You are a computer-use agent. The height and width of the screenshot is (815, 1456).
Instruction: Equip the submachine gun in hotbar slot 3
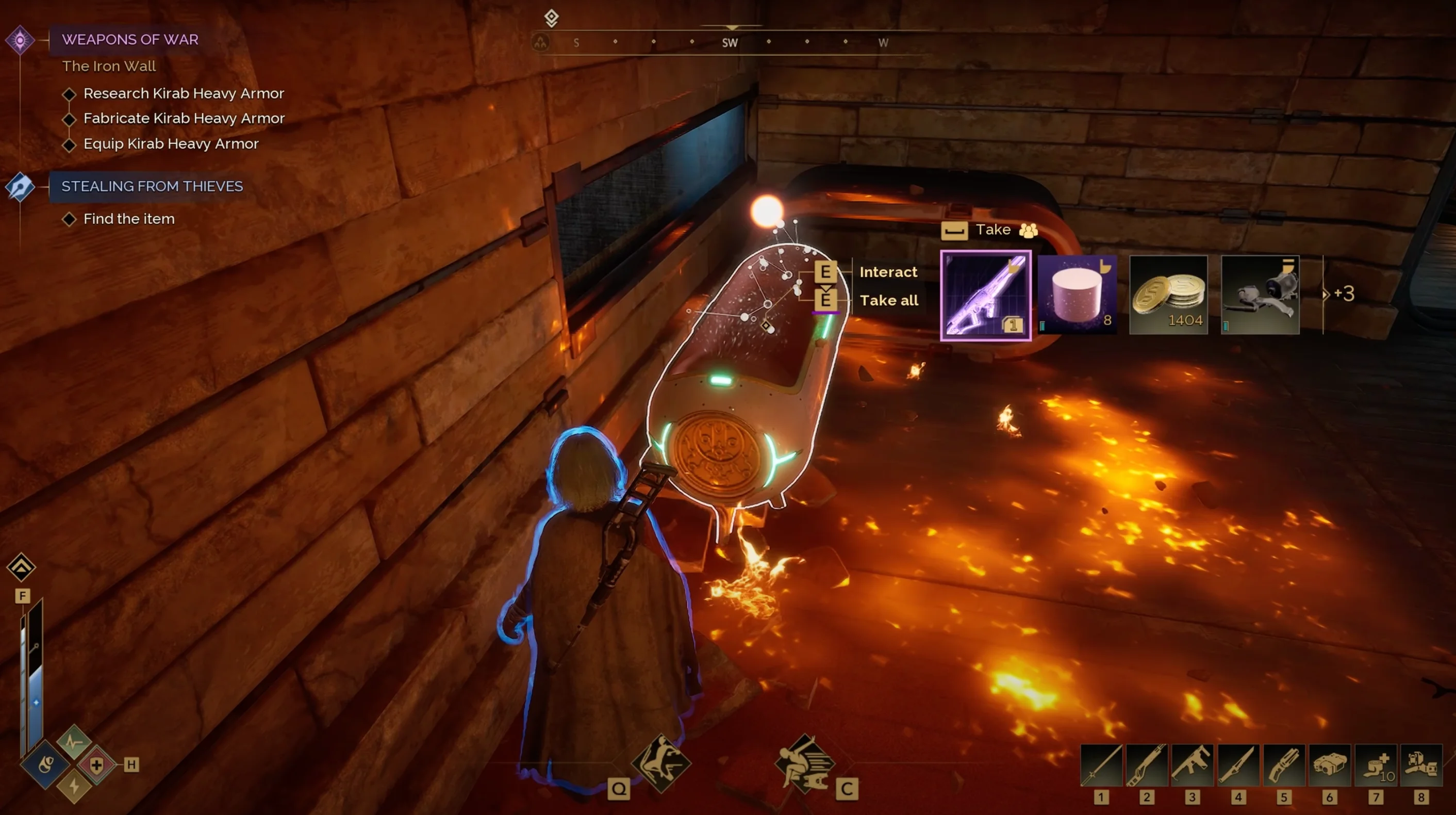tap(1193, 765)
